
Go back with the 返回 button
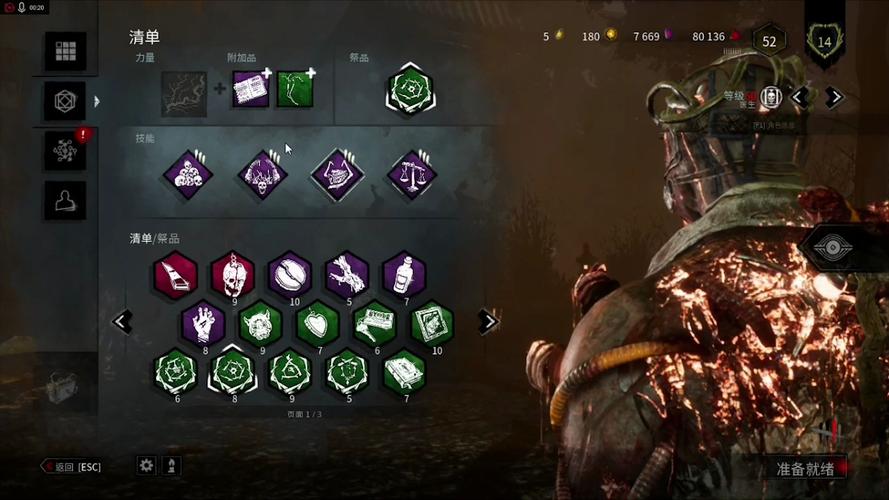click(72, 467)
